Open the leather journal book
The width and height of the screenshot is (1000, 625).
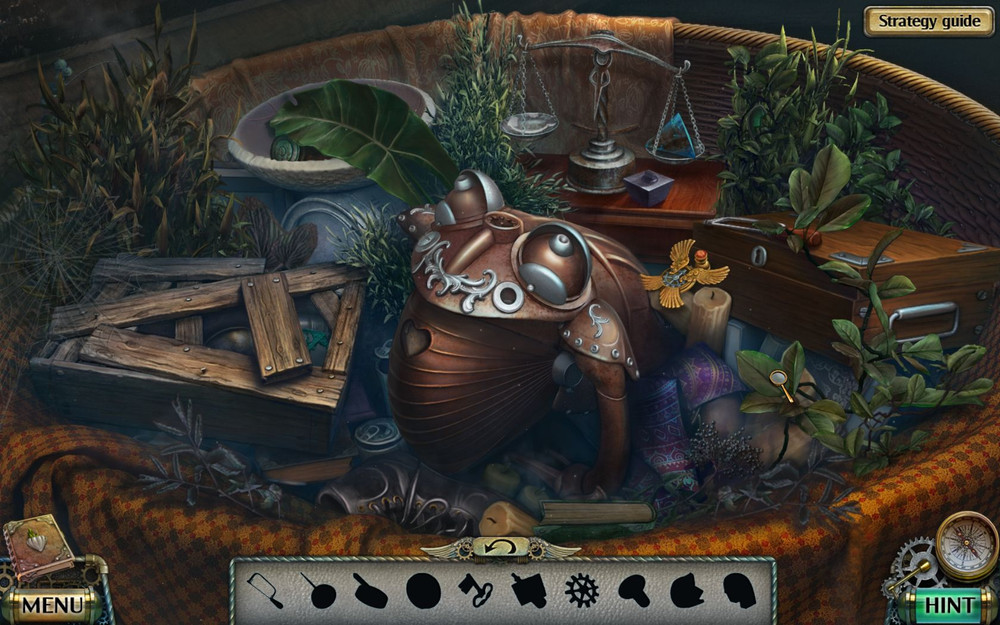(x=37, y=547)
